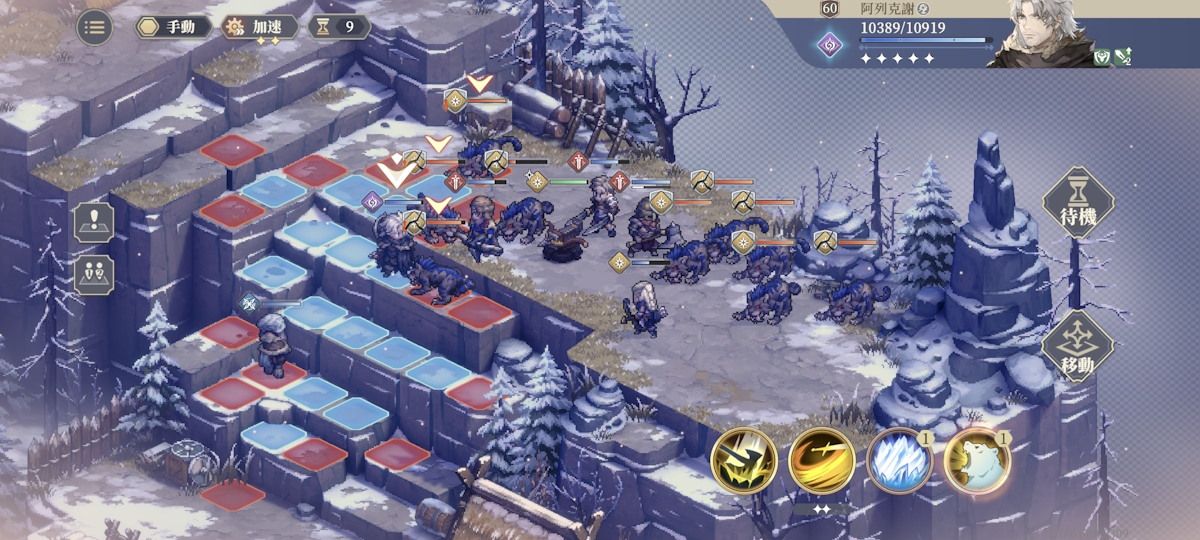View the buff icons on the portrait
The image size is (1200, 540).
(1112, 58)
